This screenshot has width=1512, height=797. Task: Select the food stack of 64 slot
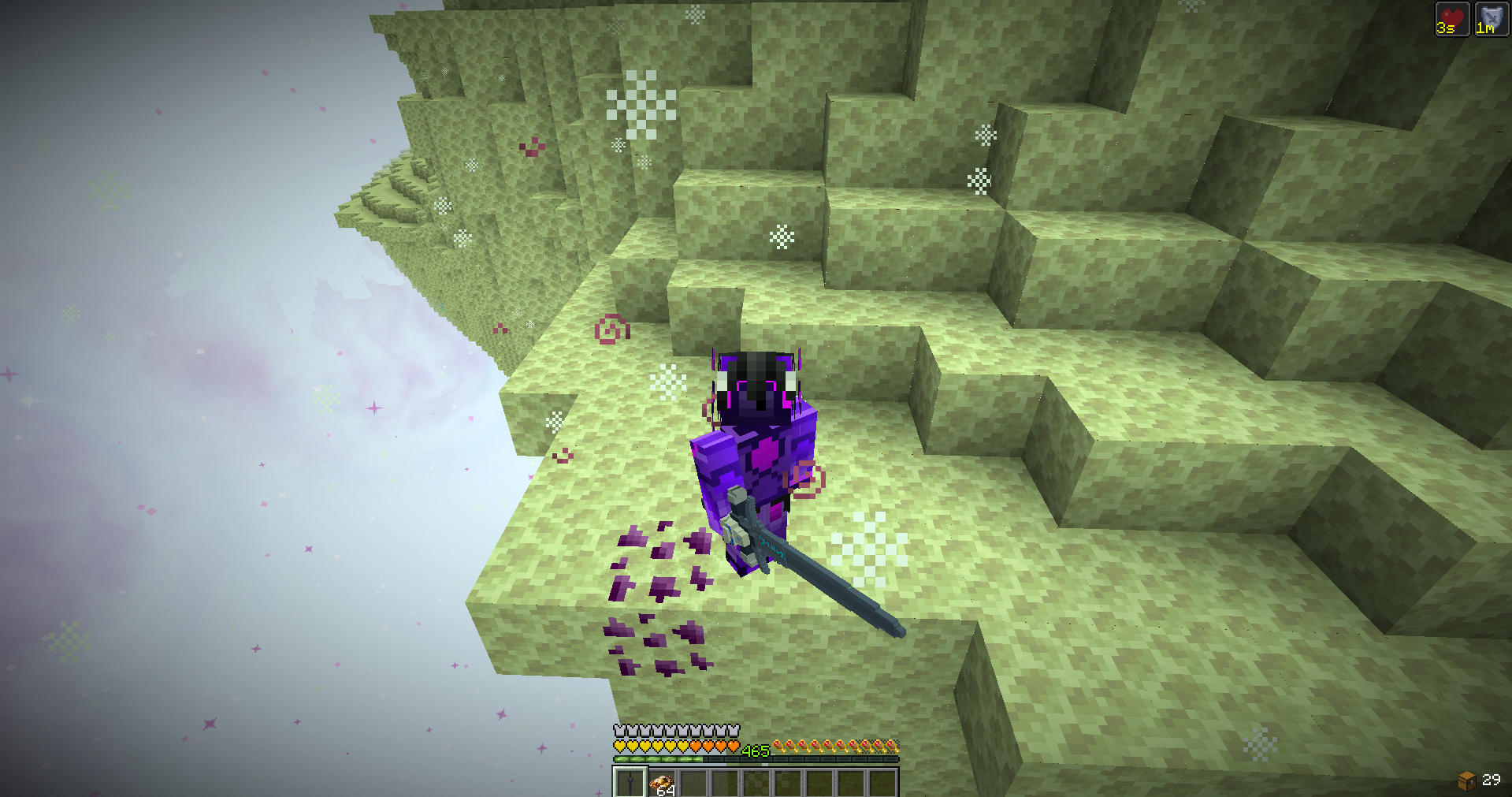(x=662, y=784)
